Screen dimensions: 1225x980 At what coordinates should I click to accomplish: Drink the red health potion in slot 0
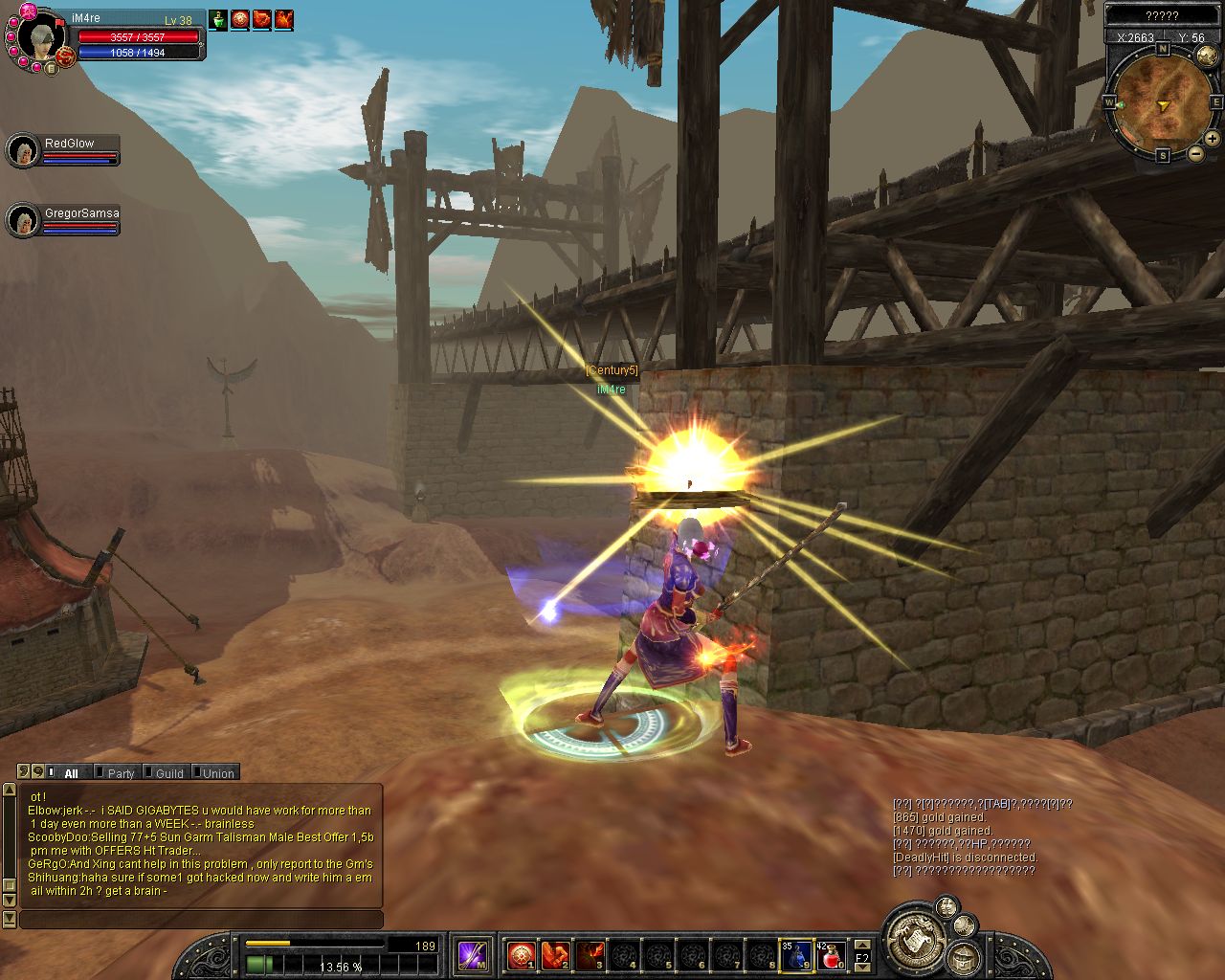pyautogui.click(x=831, y=954)
